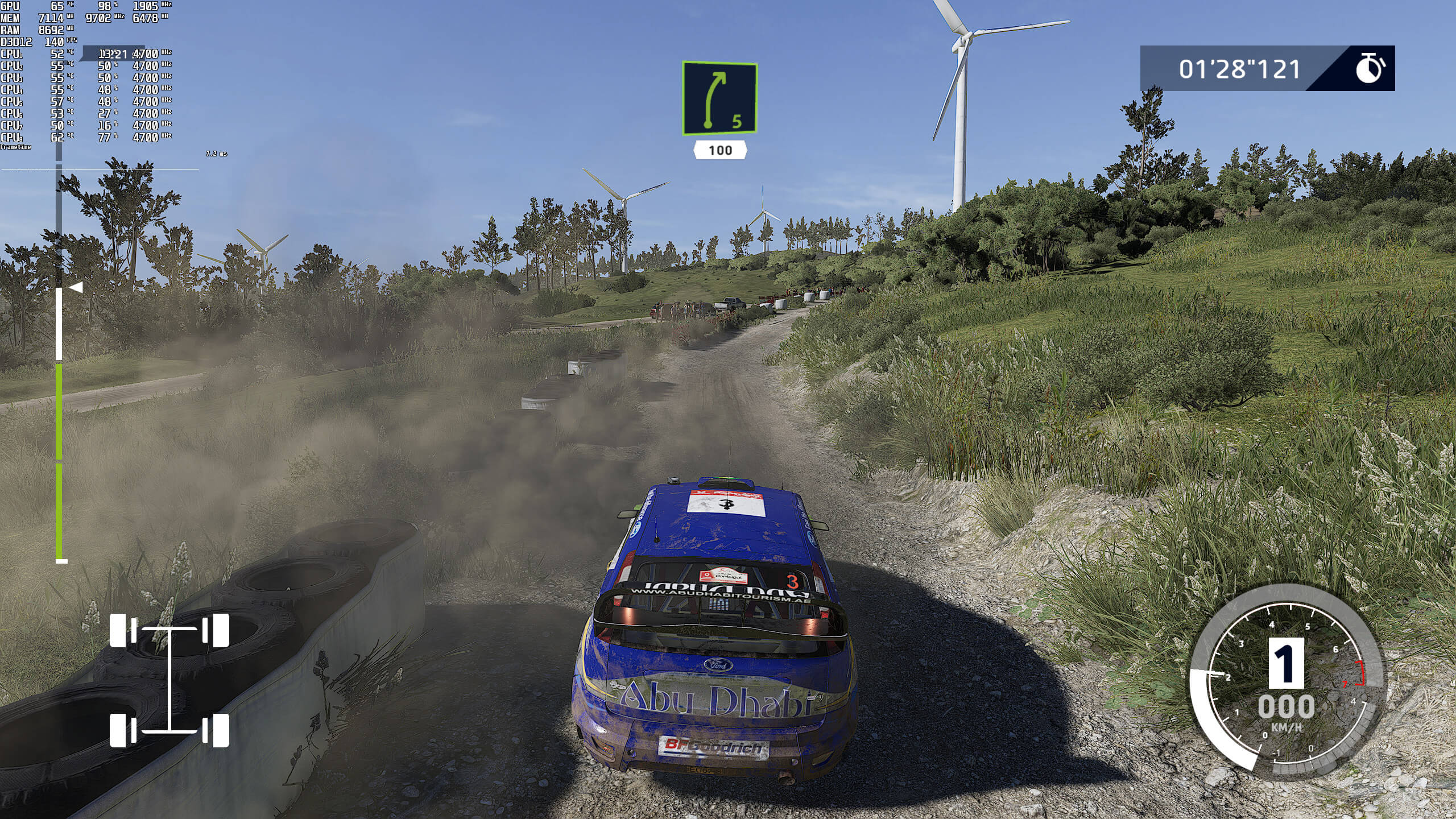Click the vertical stage progress bar
Viewport: 1456px width, 819px height.
click(59, 364)
